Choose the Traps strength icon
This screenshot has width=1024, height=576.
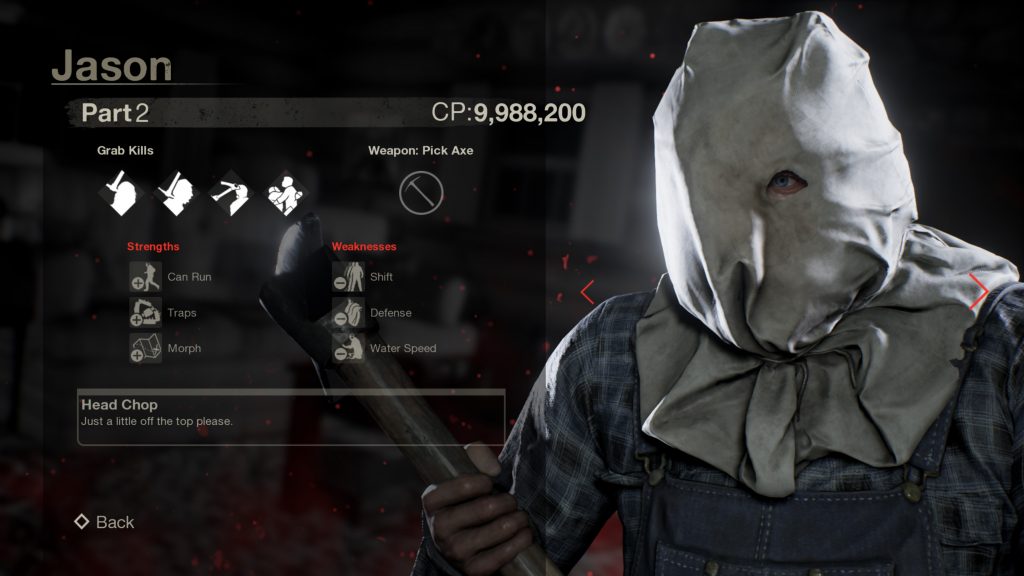click(x=145, y=313)
